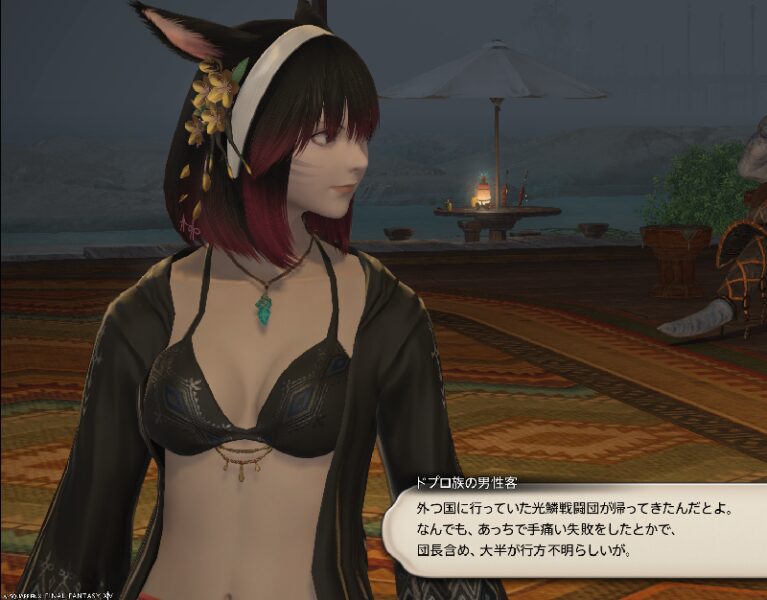Advance the ドプロ族の男性客 speech bubble dialogue
The height and width of the screenshot is (600, 767).
(575, 529)
